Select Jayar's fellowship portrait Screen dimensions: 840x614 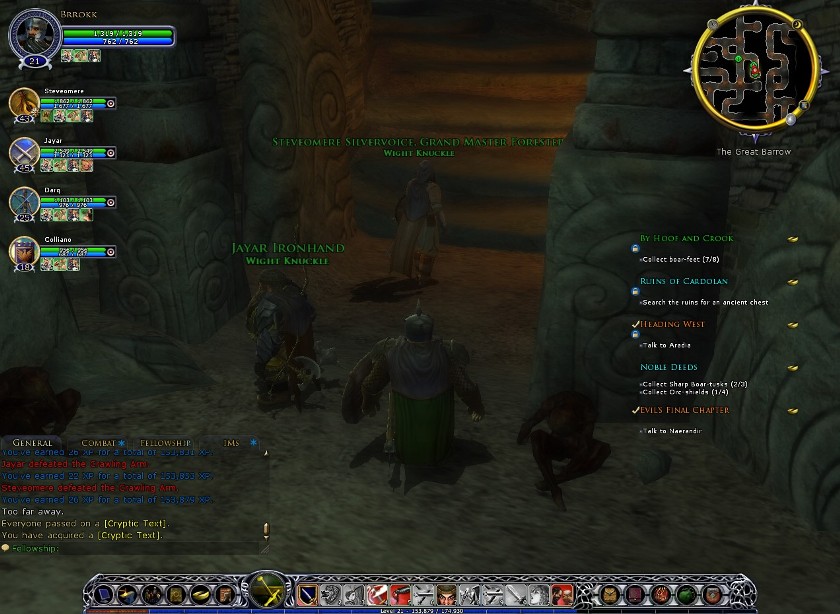[x=25, y=152]
